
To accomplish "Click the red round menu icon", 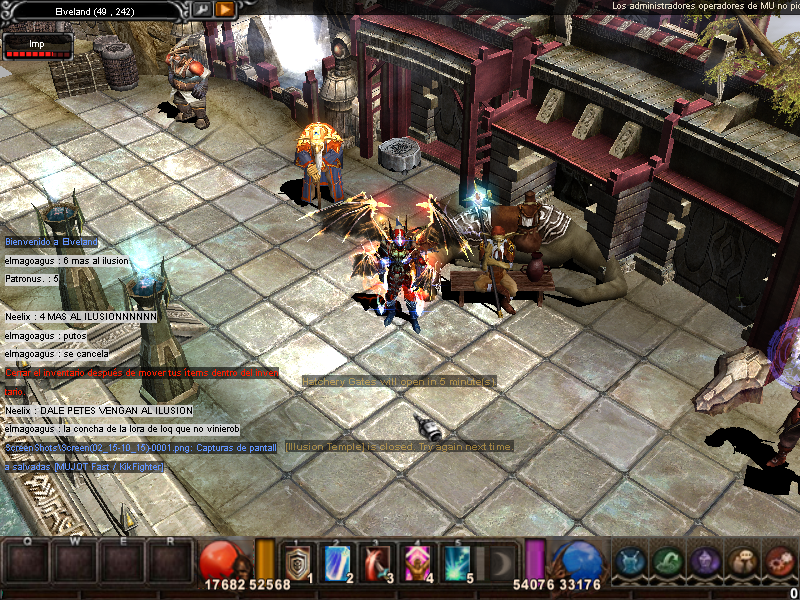I will point(780,562).
